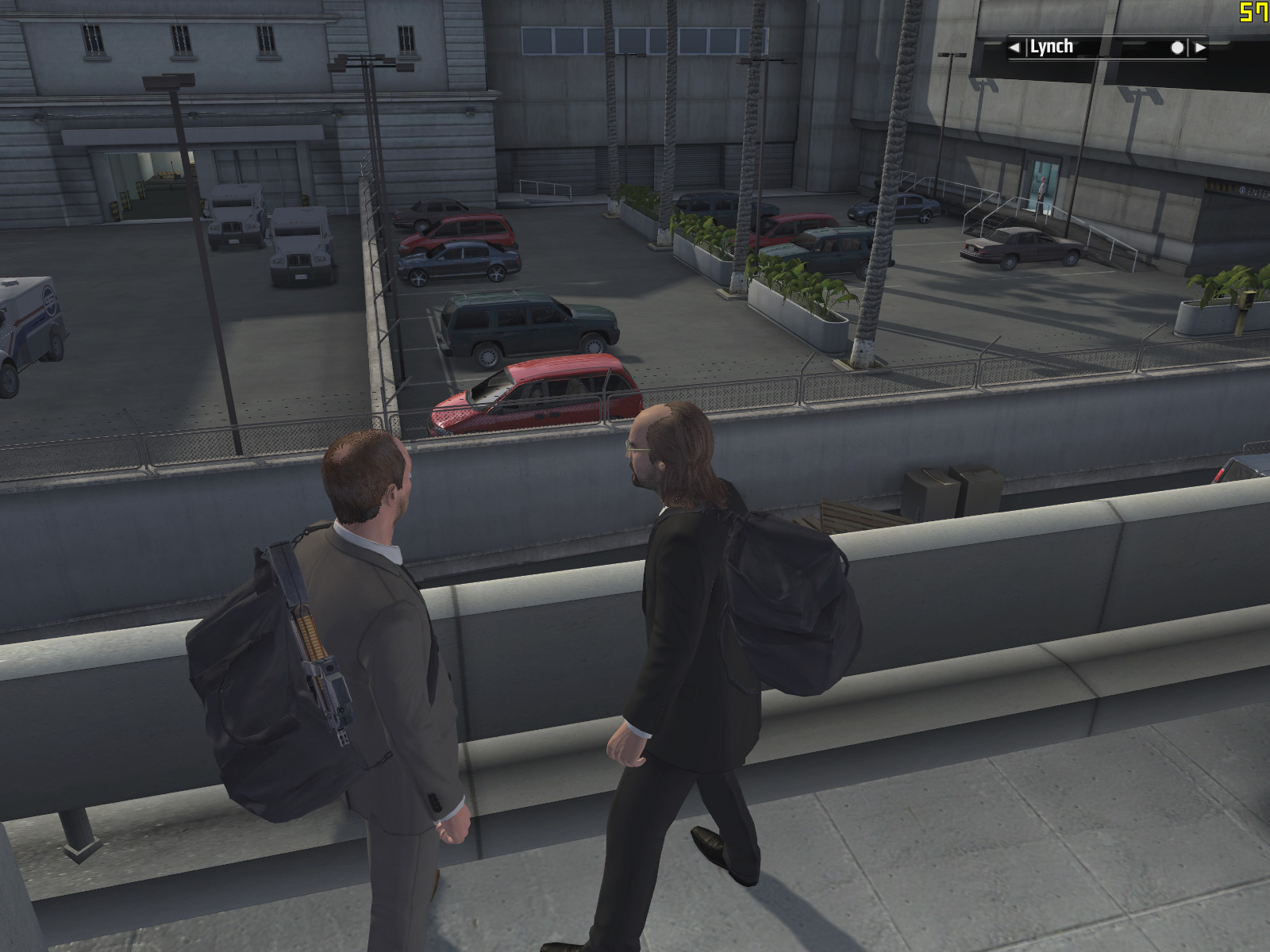This screenshot has height=952, width=1270.
Task: Click the left arrow beside Lynch
Action: 1014,48
